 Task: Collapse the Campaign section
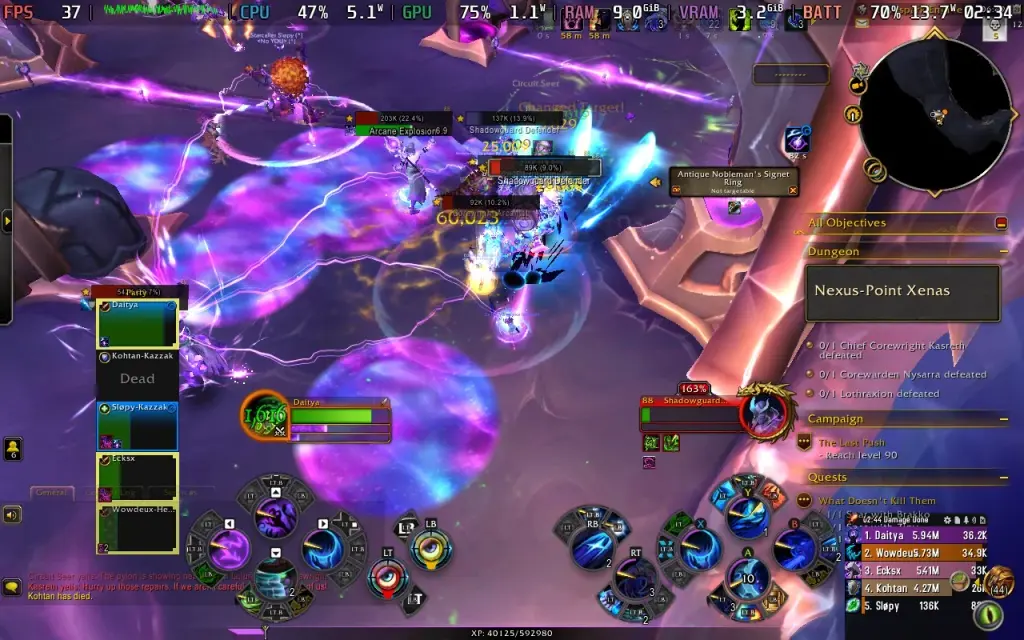pos(1002,419)
